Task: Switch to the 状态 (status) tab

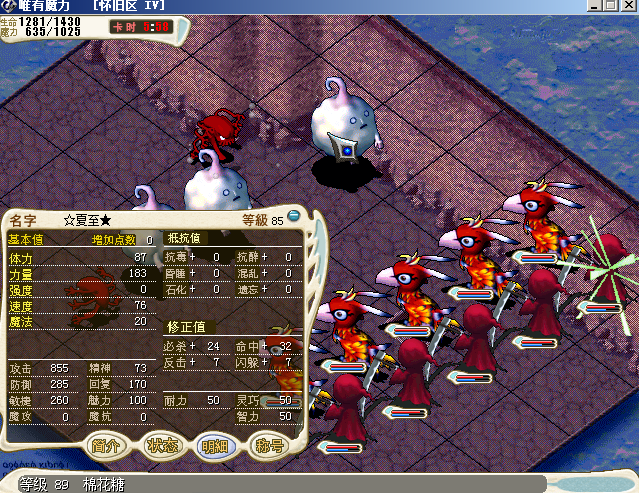Action: tap(162, 445)
